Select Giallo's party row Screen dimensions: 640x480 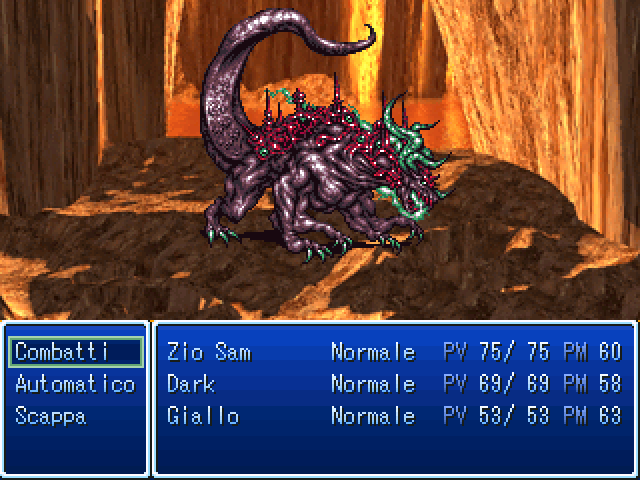(394, 416)
